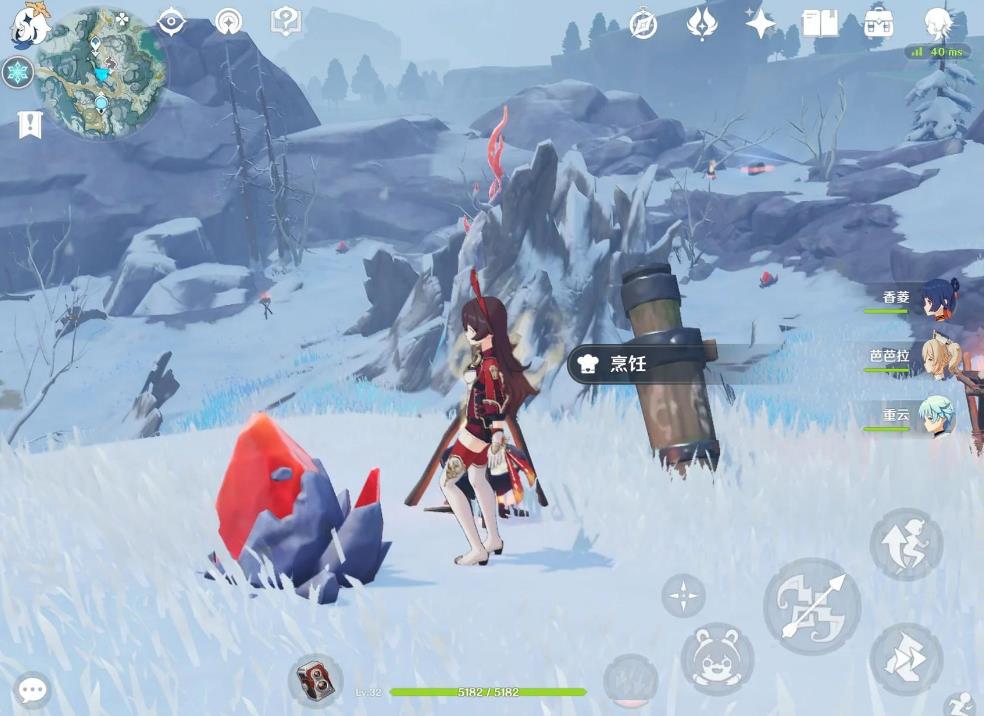Image resolution: width=984 pixels, height=716 pixels.
Task: Tap the bow attack button
Action: [812, 606]
